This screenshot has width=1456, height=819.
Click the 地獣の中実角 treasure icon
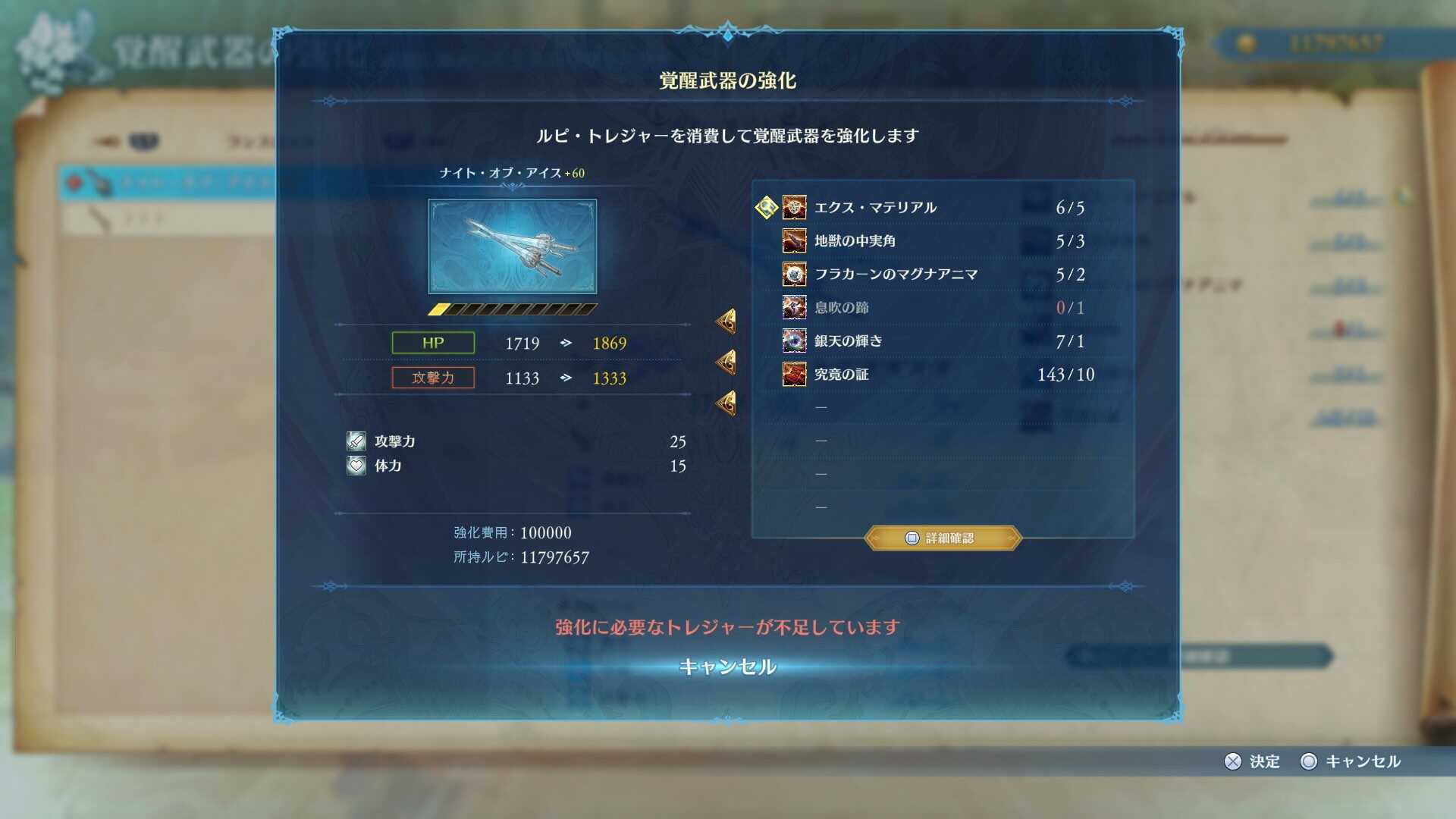[x=793, y=240]
